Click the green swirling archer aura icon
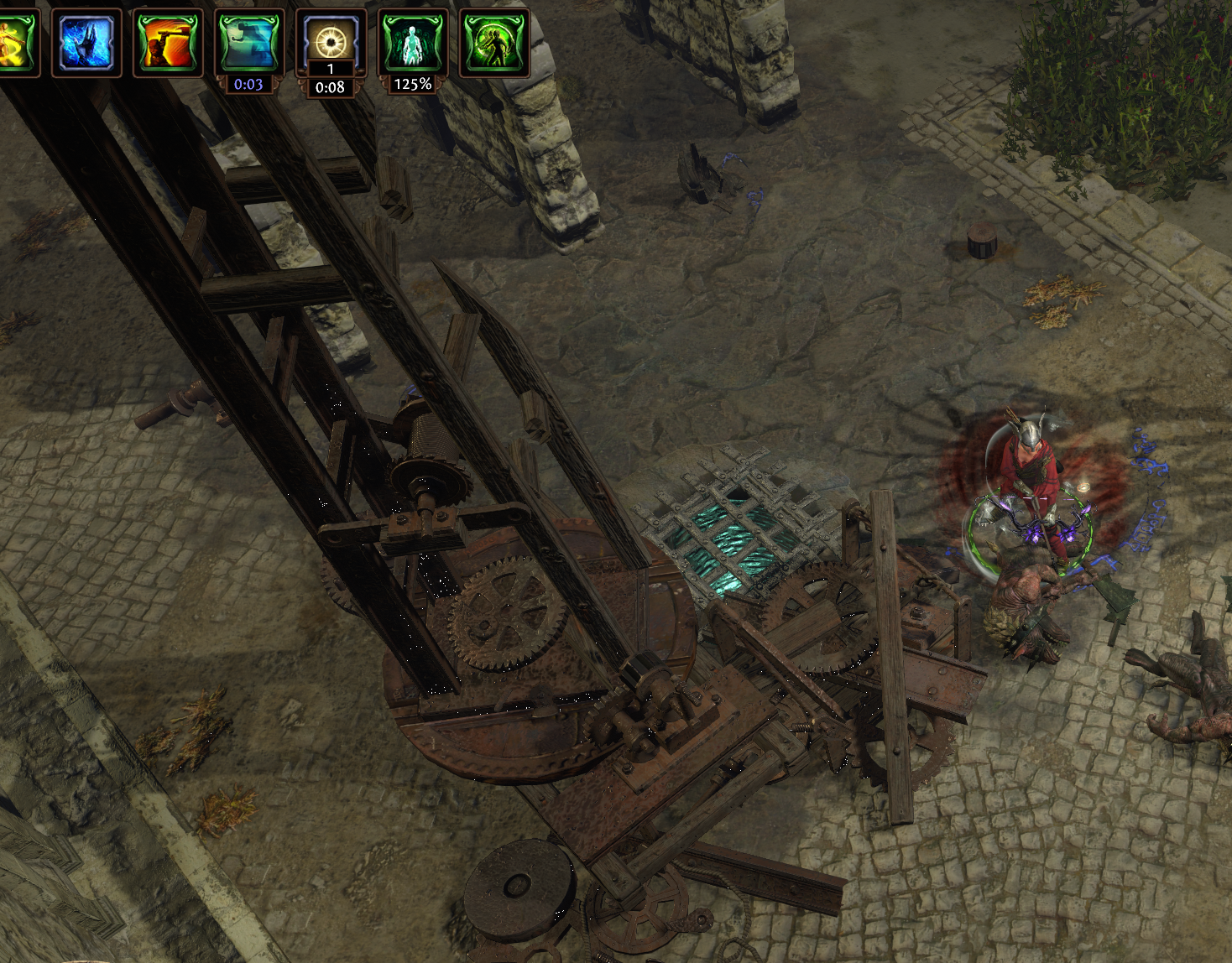Screen dimensions: 1232x963 [x=494, y=42]
